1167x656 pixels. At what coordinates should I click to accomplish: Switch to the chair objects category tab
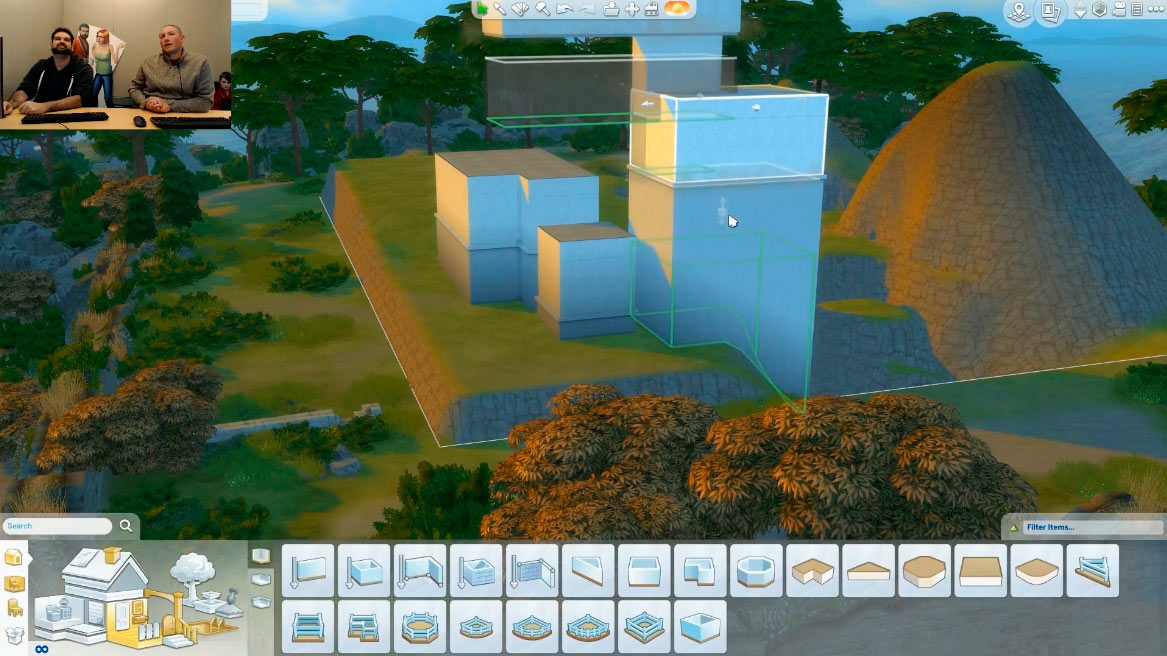coord(14,608)
